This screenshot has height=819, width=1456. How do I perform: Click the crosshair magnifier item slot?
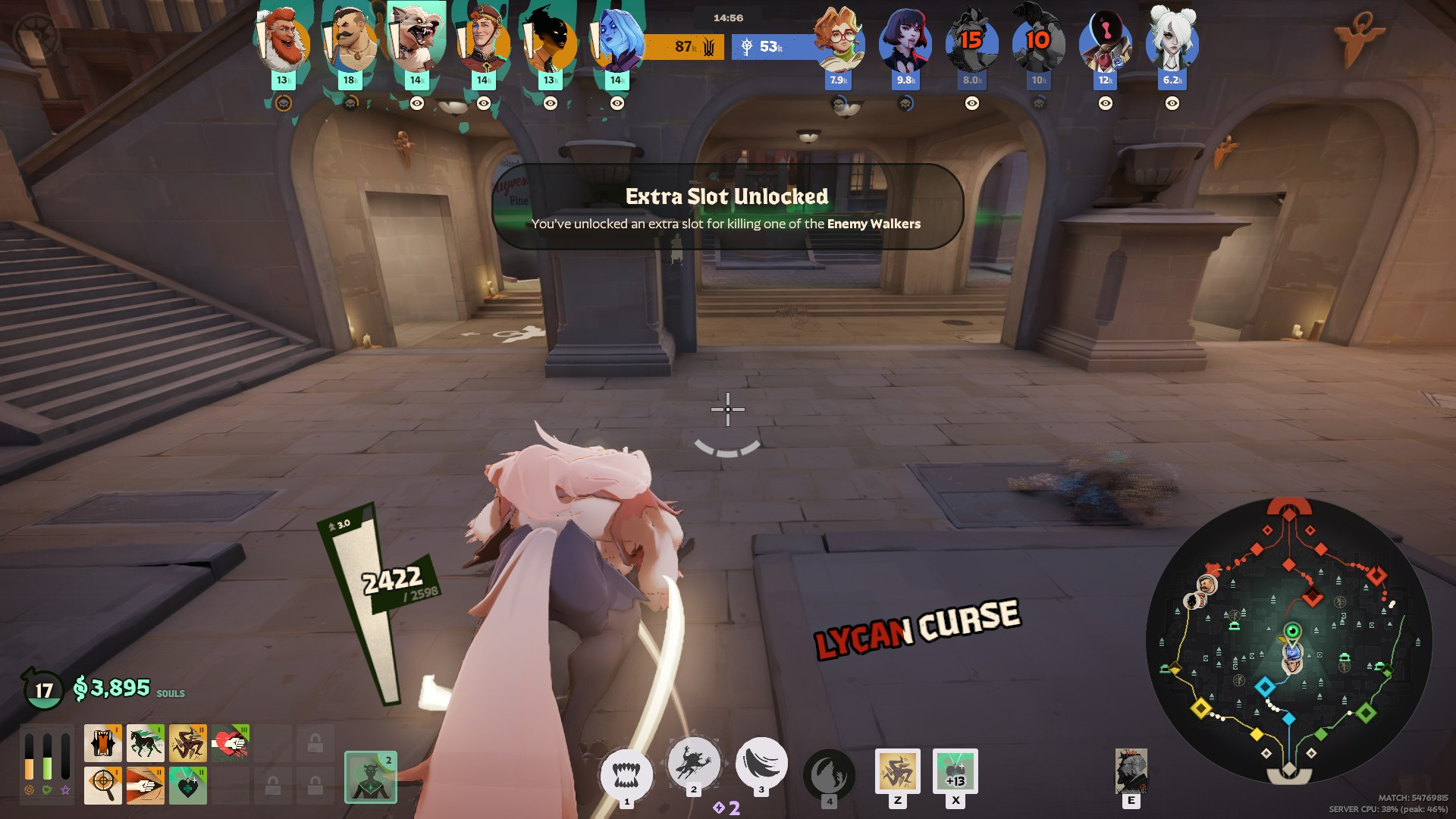point(103,785)
